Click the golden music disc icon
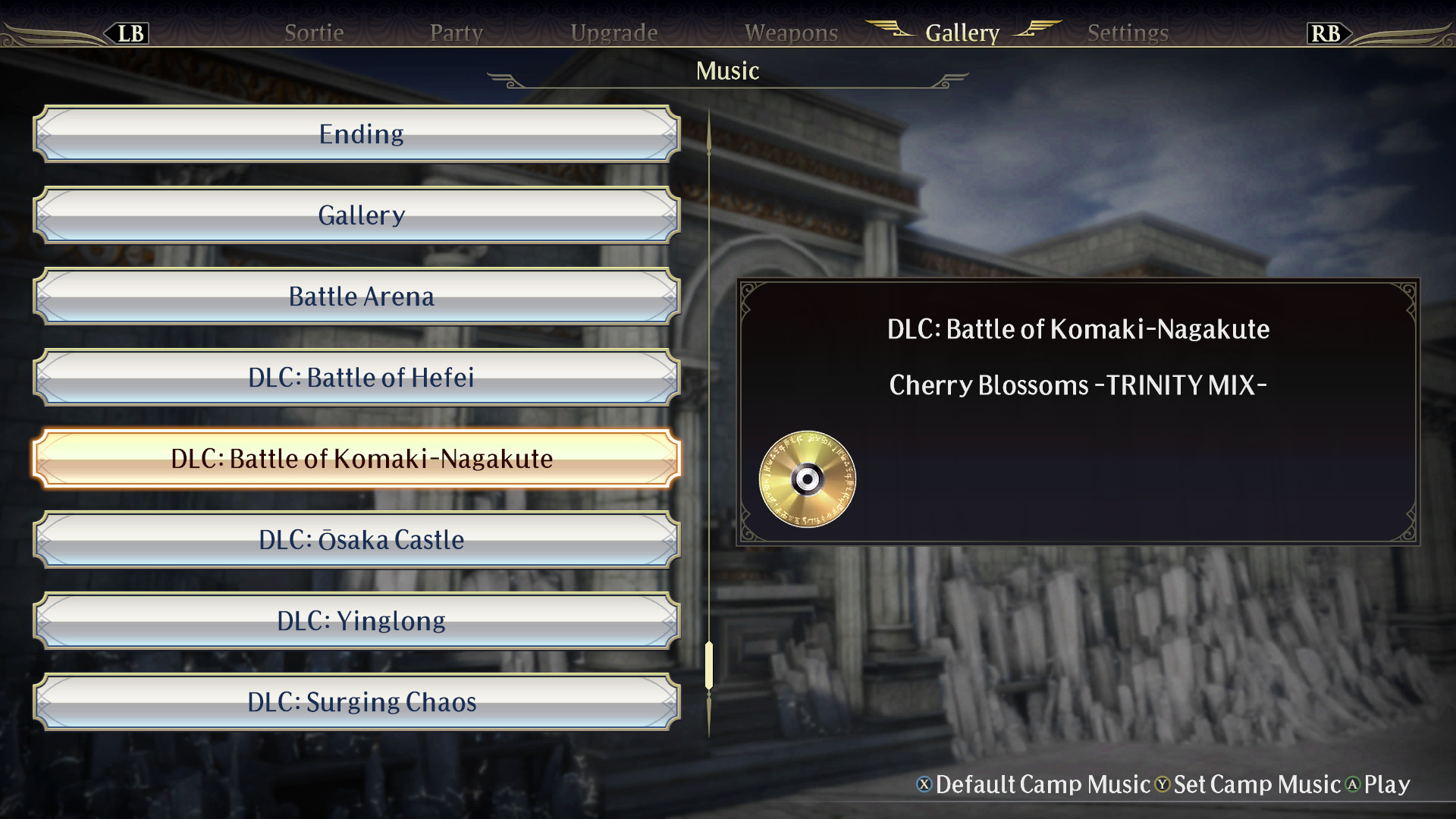 [807, 480]
